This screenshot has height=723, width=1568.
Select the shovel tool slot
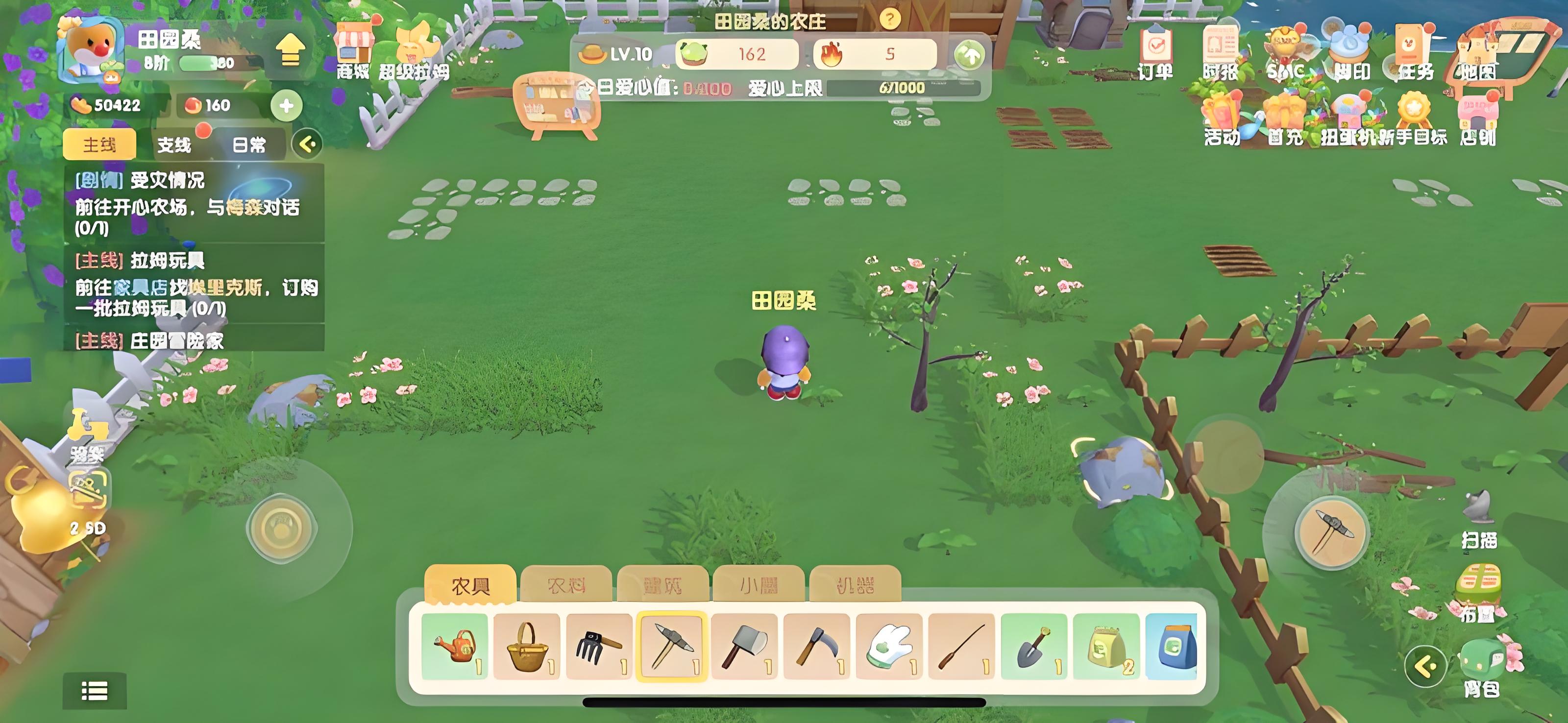(1033, 646)
